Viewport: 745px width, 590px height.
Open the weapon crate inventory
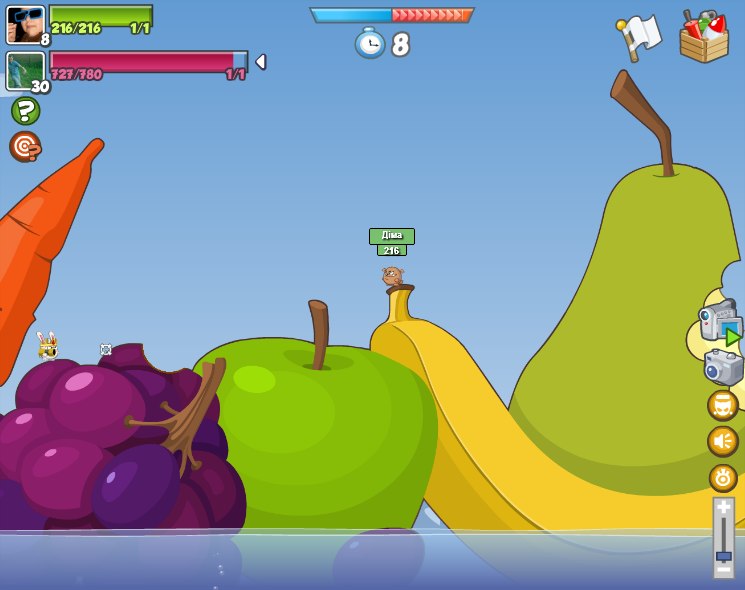(x=703, y=38)
